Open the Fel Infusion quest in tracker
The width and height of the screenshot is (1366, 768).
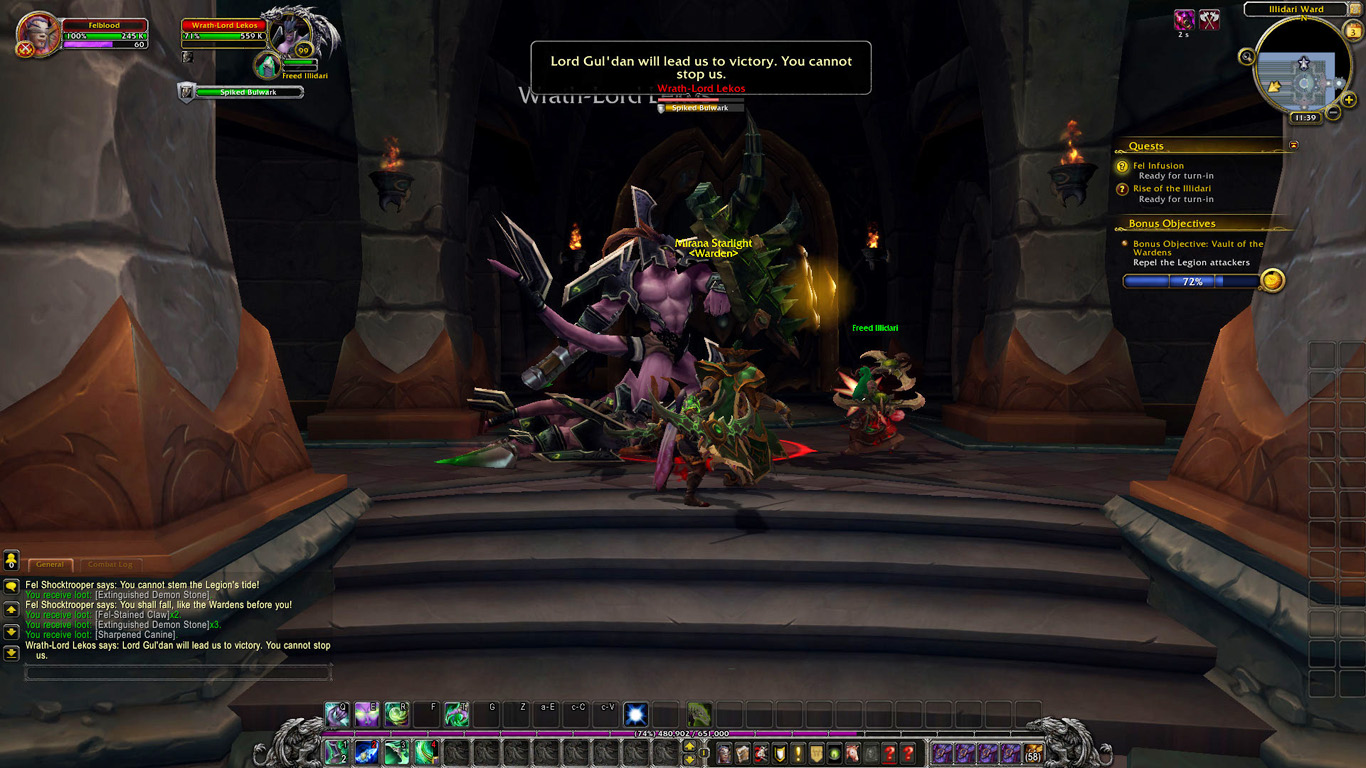[x=1158, y=166]
